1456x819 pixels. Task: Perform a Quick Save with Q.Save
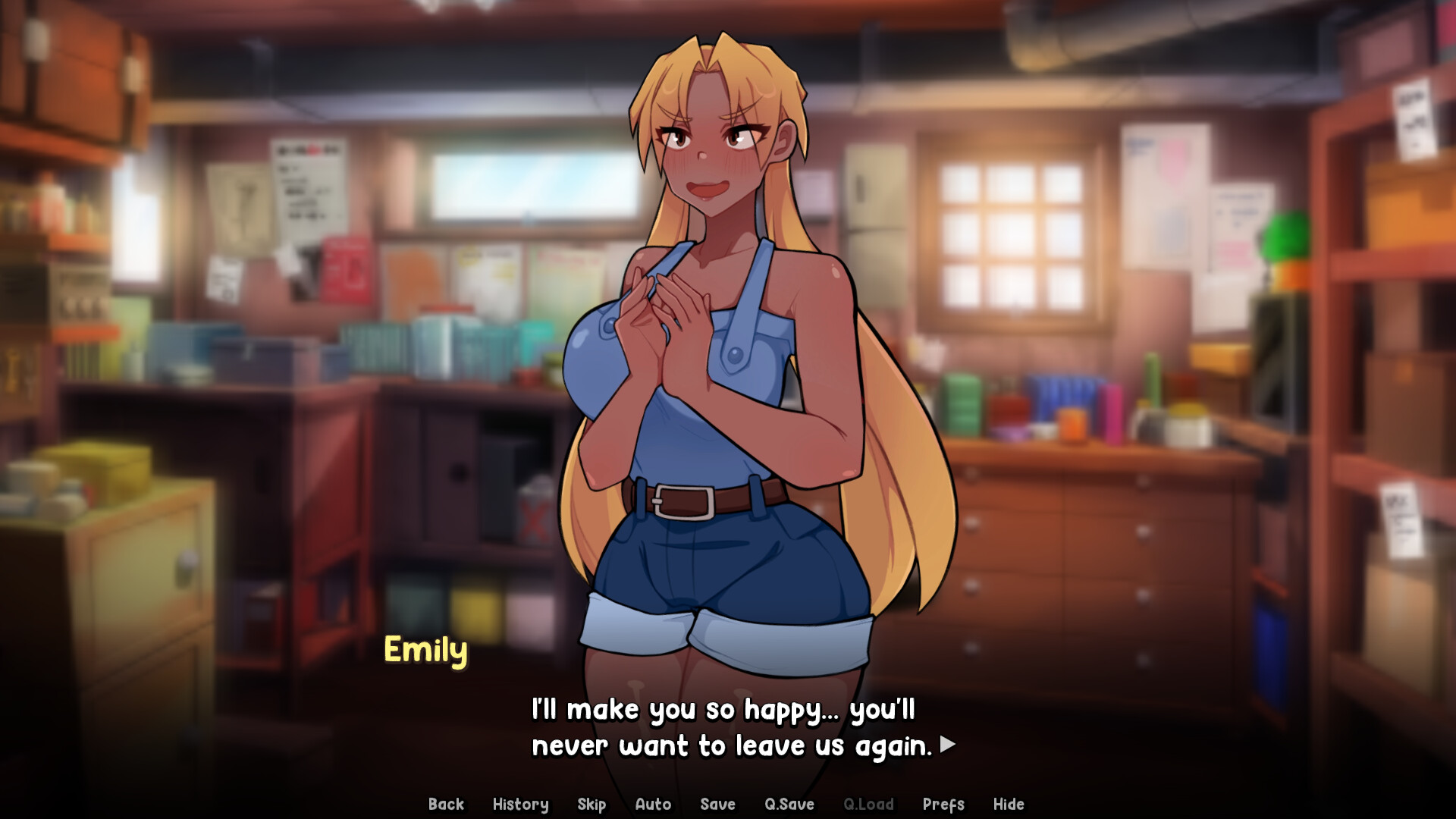tap(789, 805)
